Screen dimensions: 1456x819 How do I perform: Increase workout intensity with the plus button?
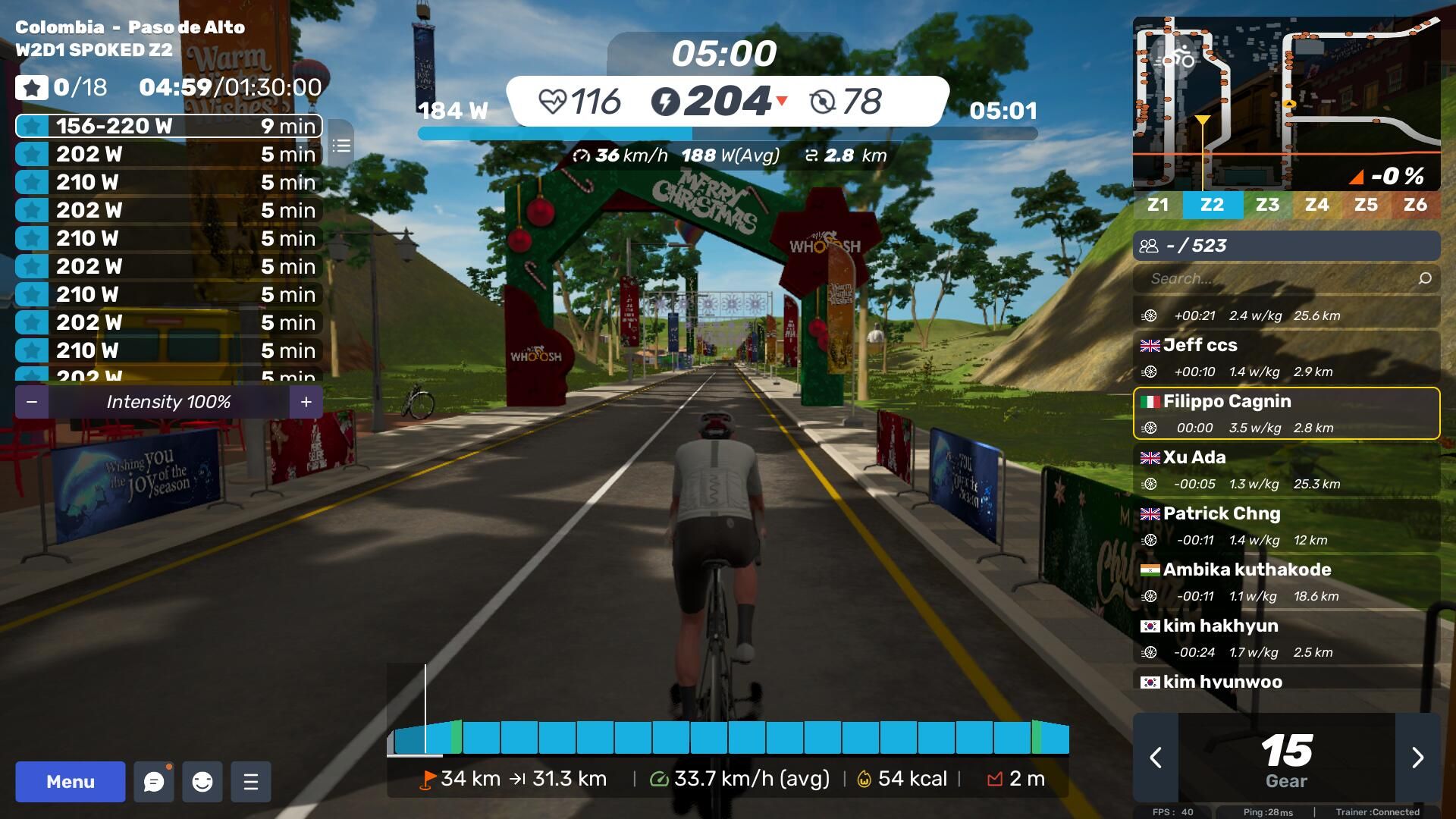pyautogui.click(x=306, y=402)
